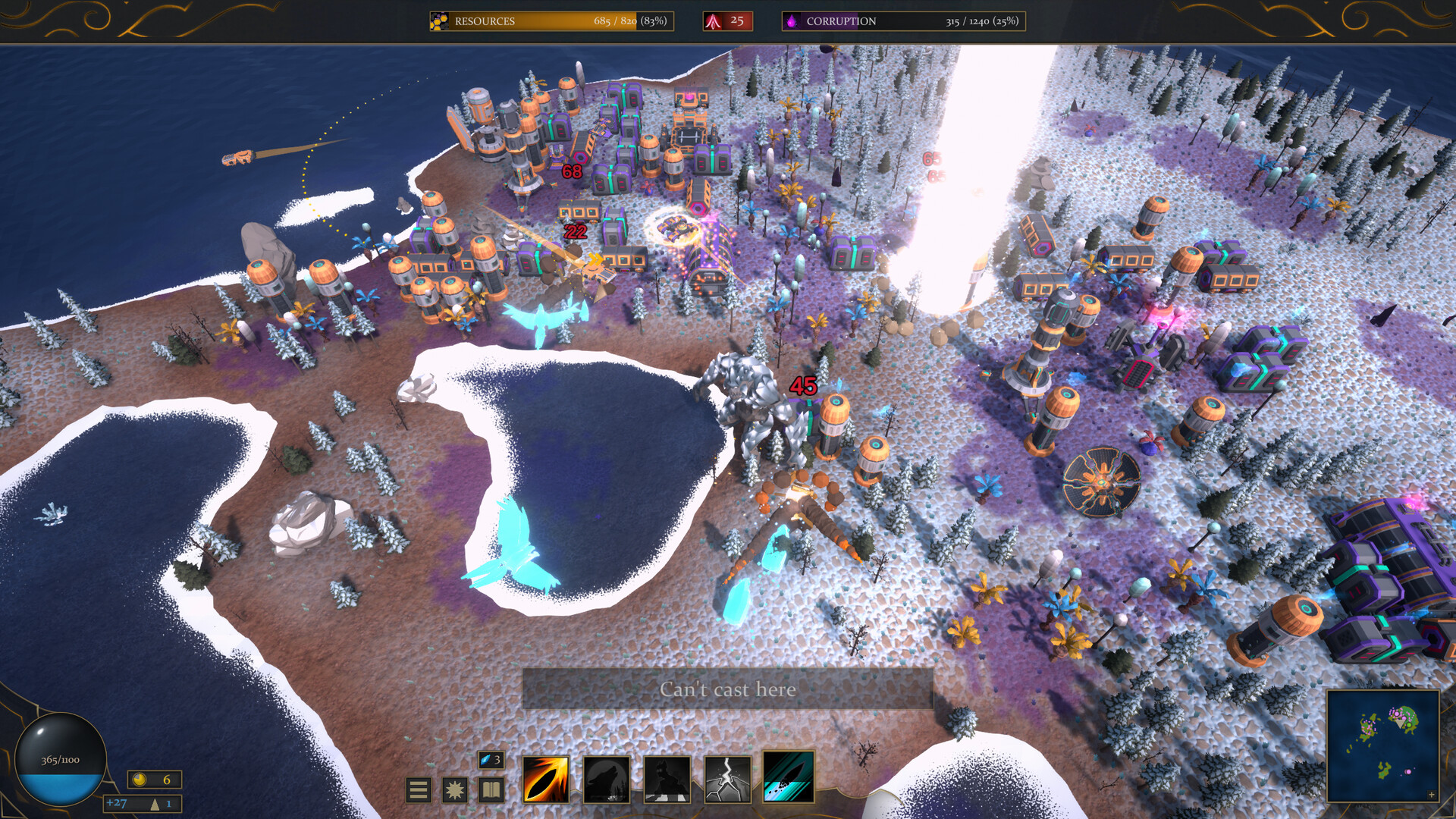Open the spellbook icon
Screen dimensions: 1456x819
pos(490,789)
